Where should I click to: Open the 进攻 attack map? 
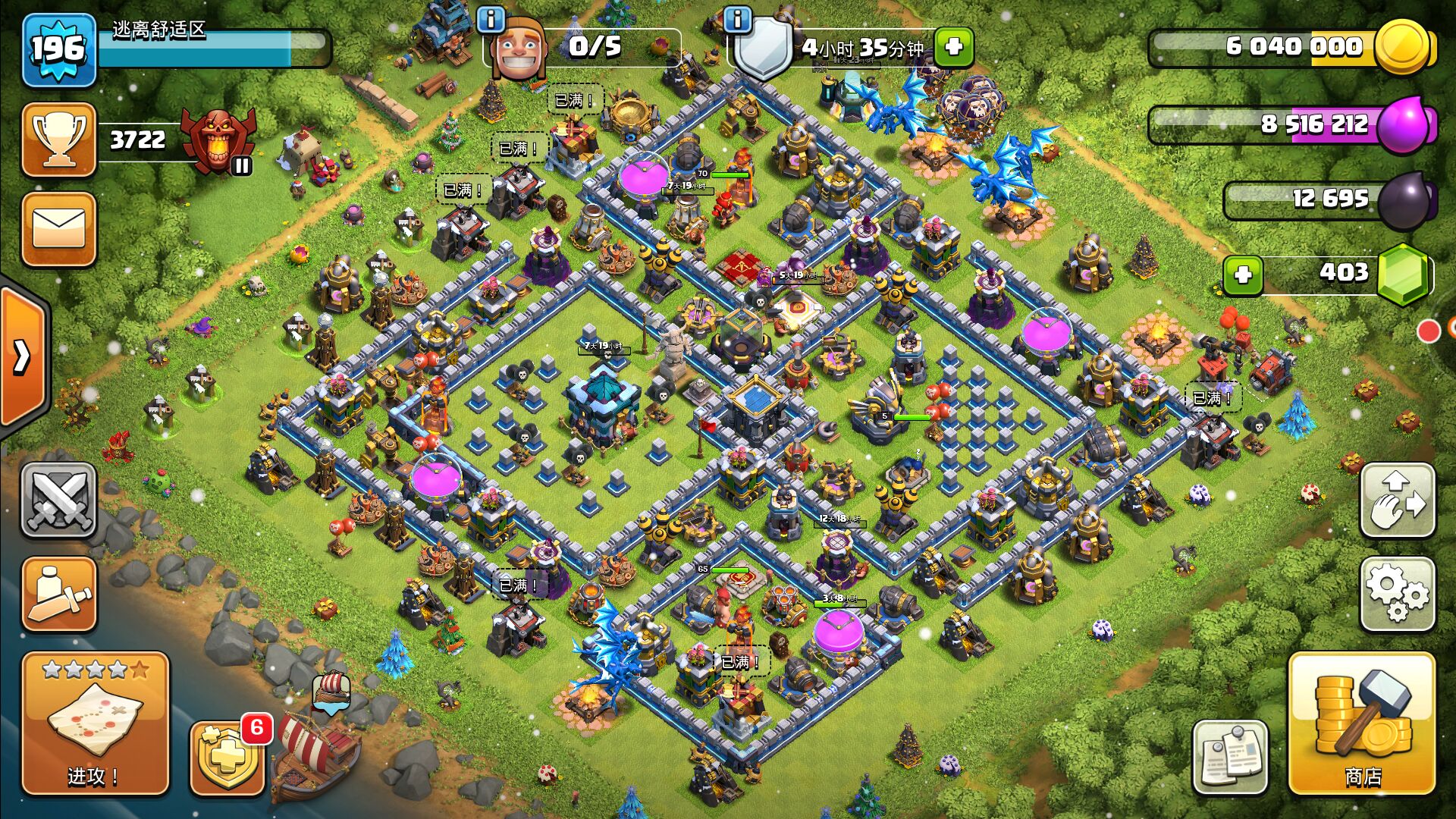click(95, 724)
